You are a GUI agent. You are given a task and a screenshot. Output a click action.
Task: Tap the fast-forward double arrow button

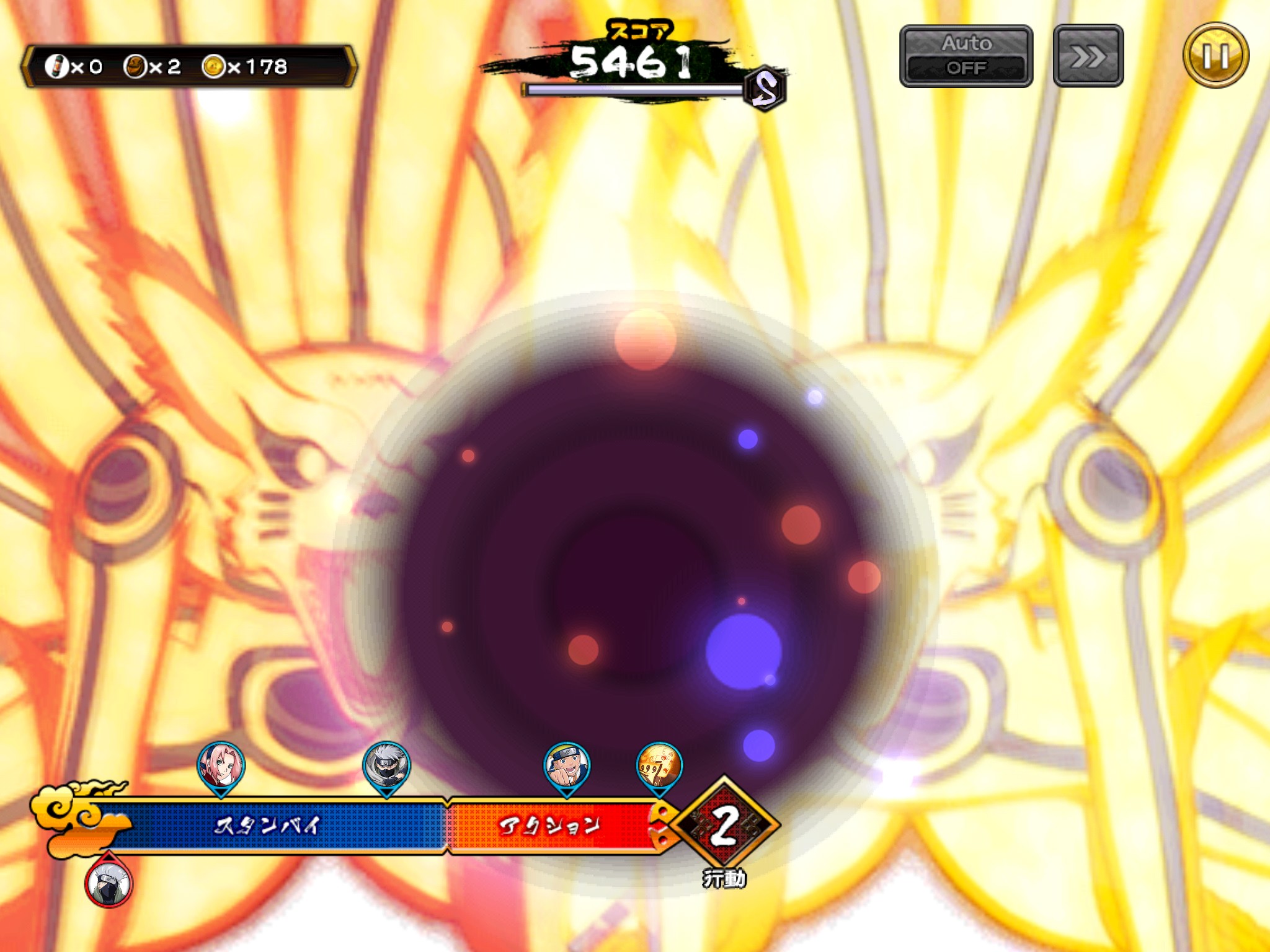1088,56
